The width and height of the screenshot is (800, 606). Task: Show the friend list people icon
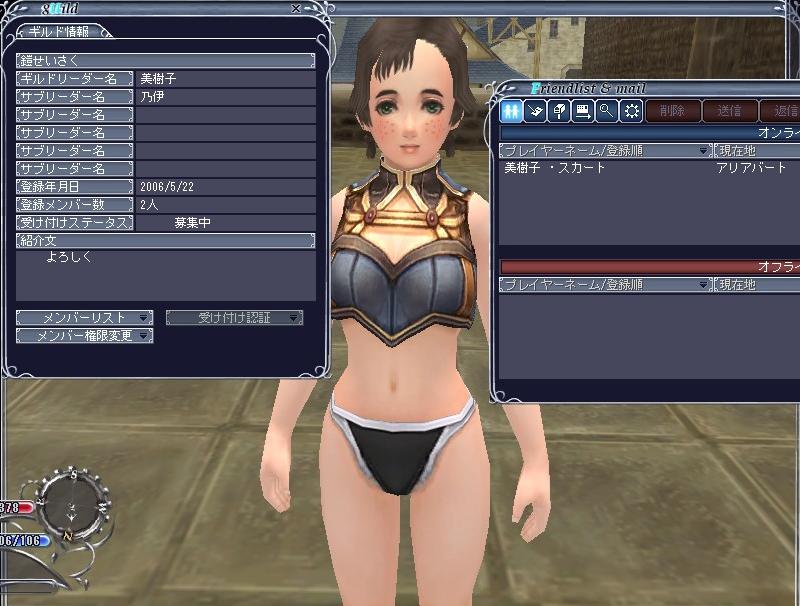[x=511, y=111]
